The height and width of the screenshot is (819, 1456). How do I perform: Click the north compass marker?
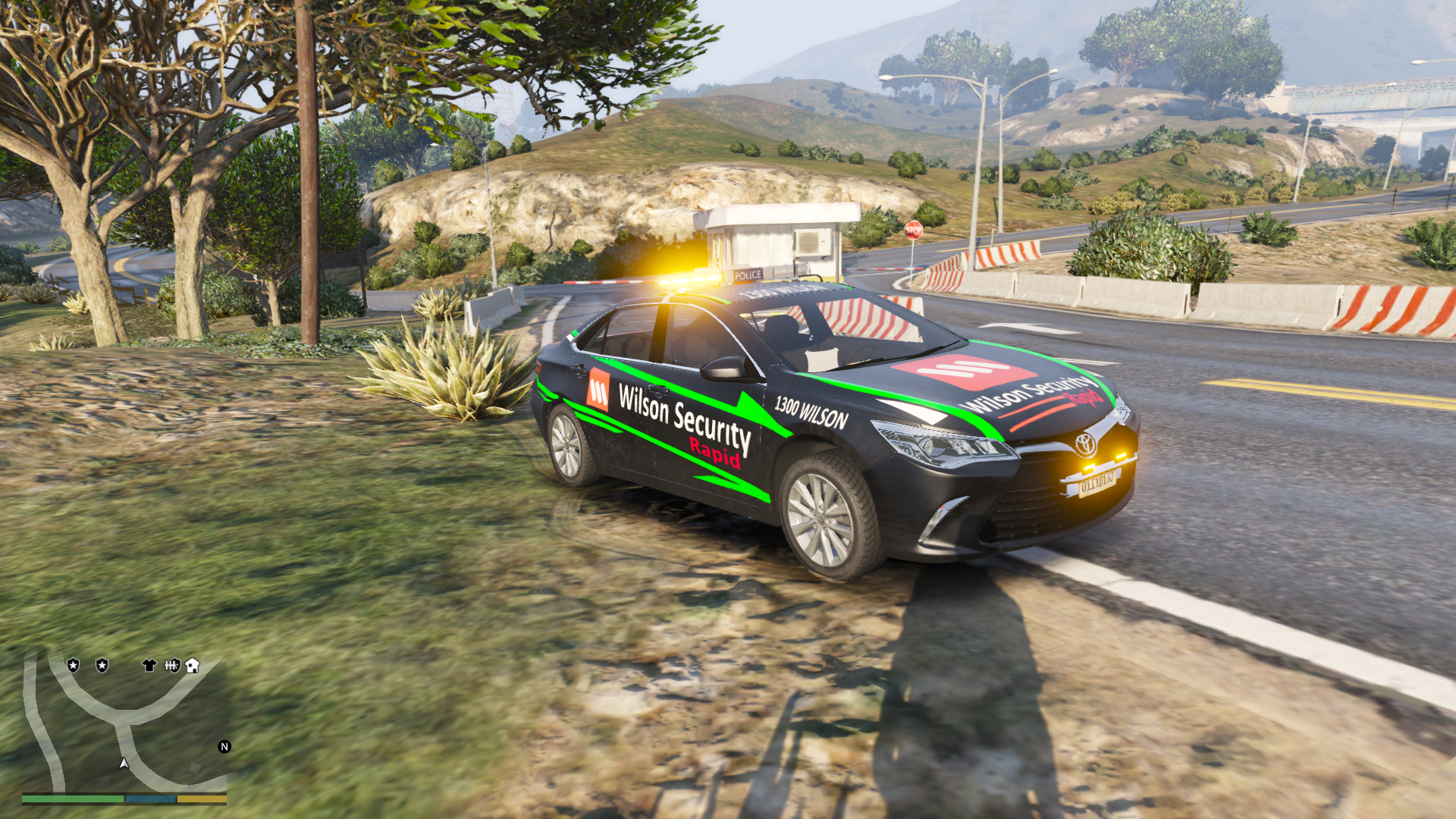224,746
